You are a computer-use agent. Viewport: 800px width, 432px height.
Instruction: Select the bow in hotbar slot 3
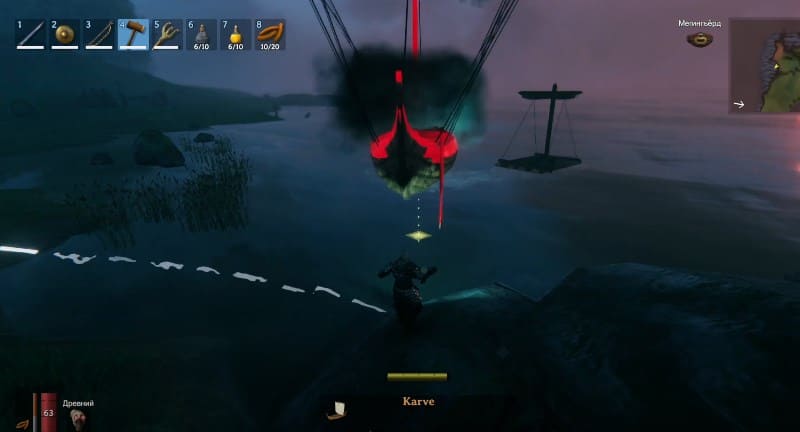tap(99, 35)
